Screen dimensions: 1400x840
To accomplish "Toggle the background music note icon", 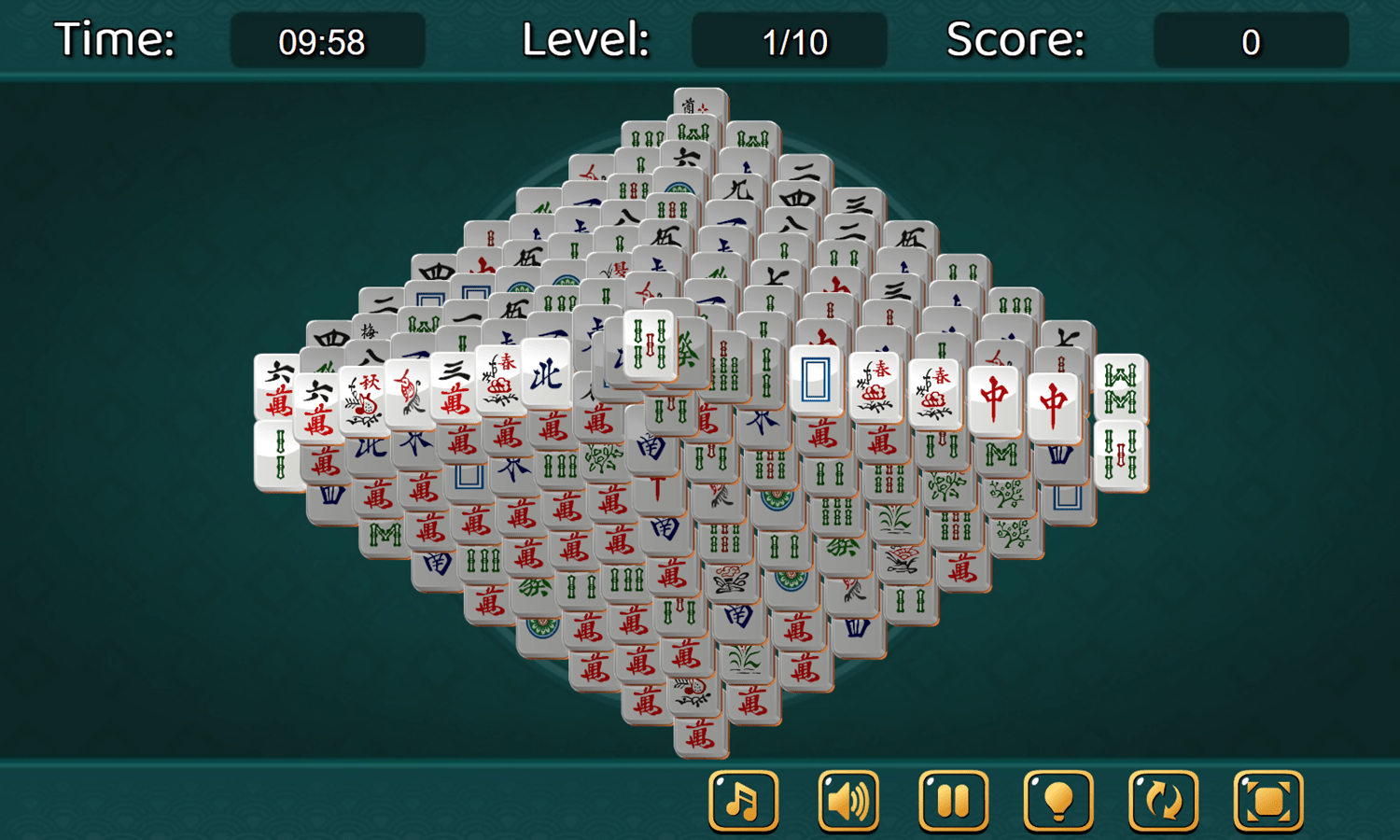I will pyautogui.click(x=742, y=801).
